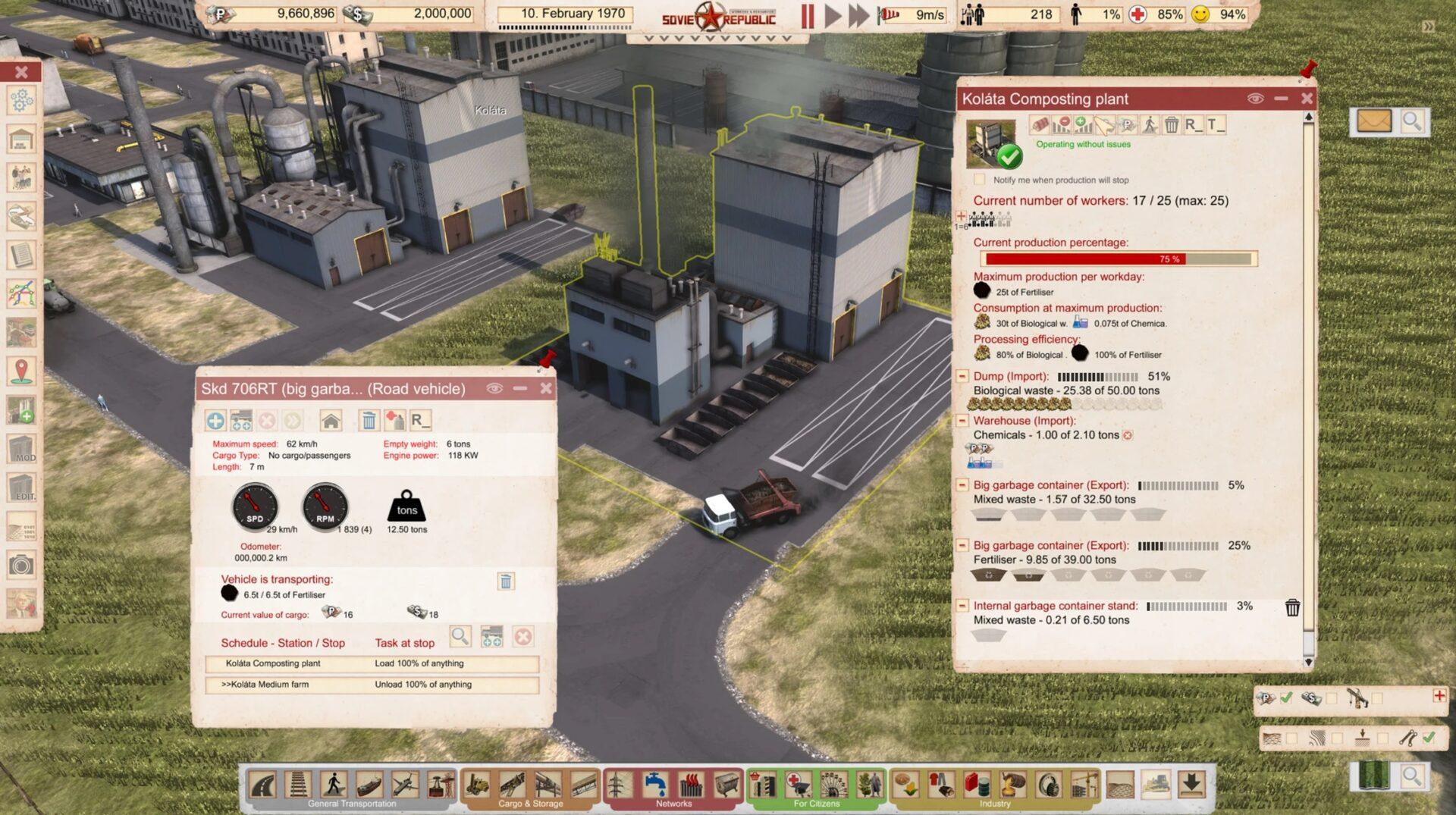The height and width of the screenshot is (815, 1456).
Task: Toggle the eye icon on the Composting plant window
Action: 1255,99
